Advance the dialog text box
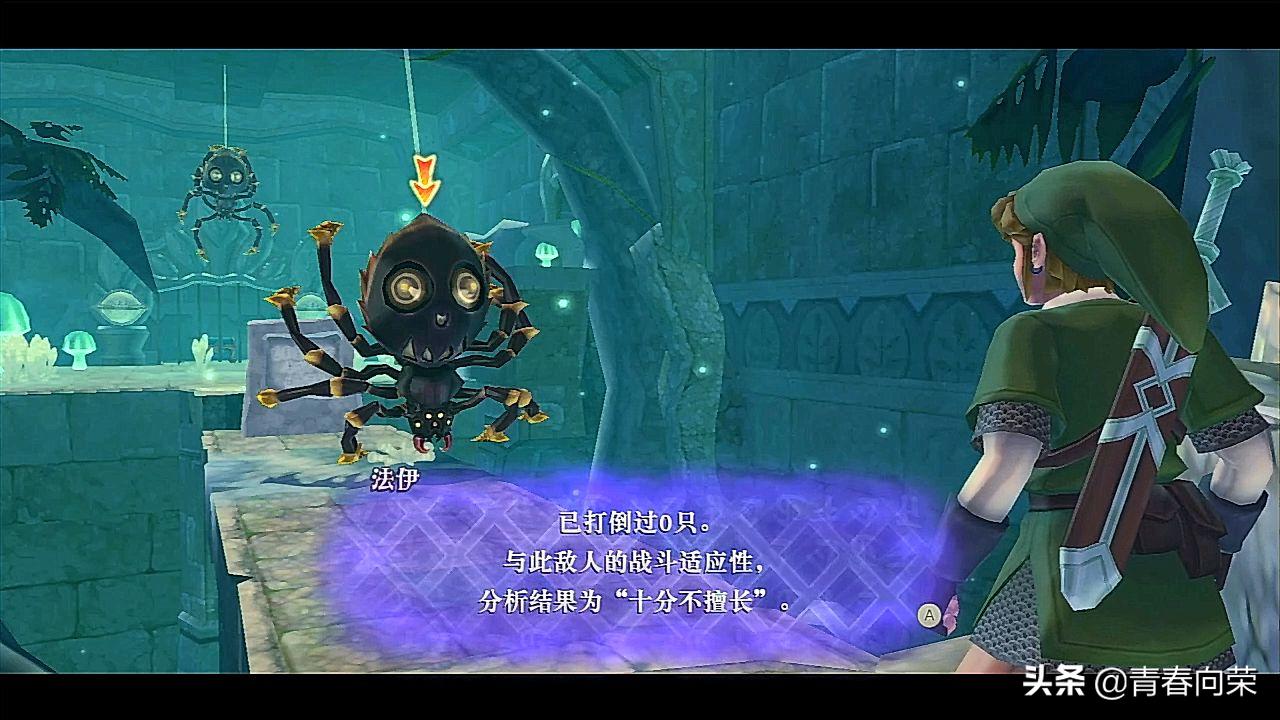This screenshot has height=720, width=1280. 927,614
